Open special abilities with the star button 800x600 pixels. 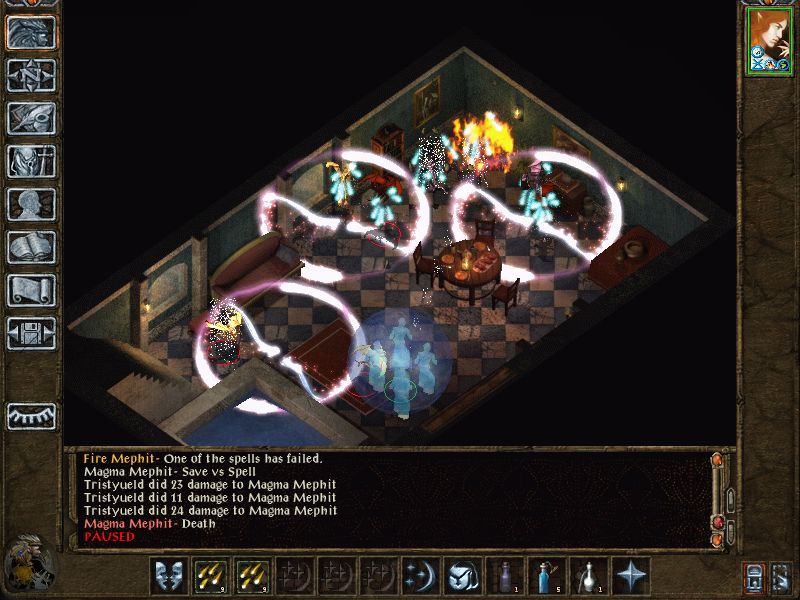tap(630, 576)
